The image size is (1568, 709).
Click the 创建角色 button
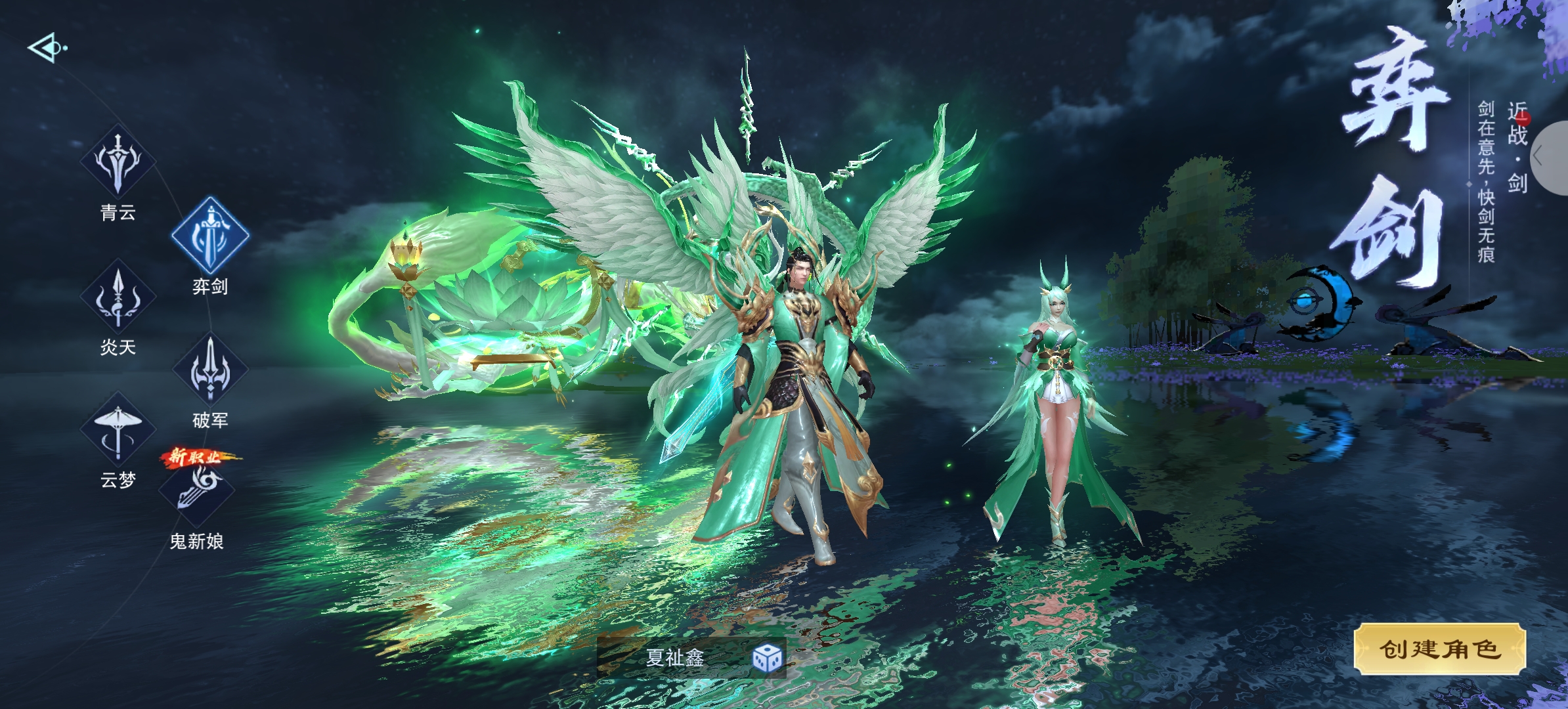(1440, 649)
